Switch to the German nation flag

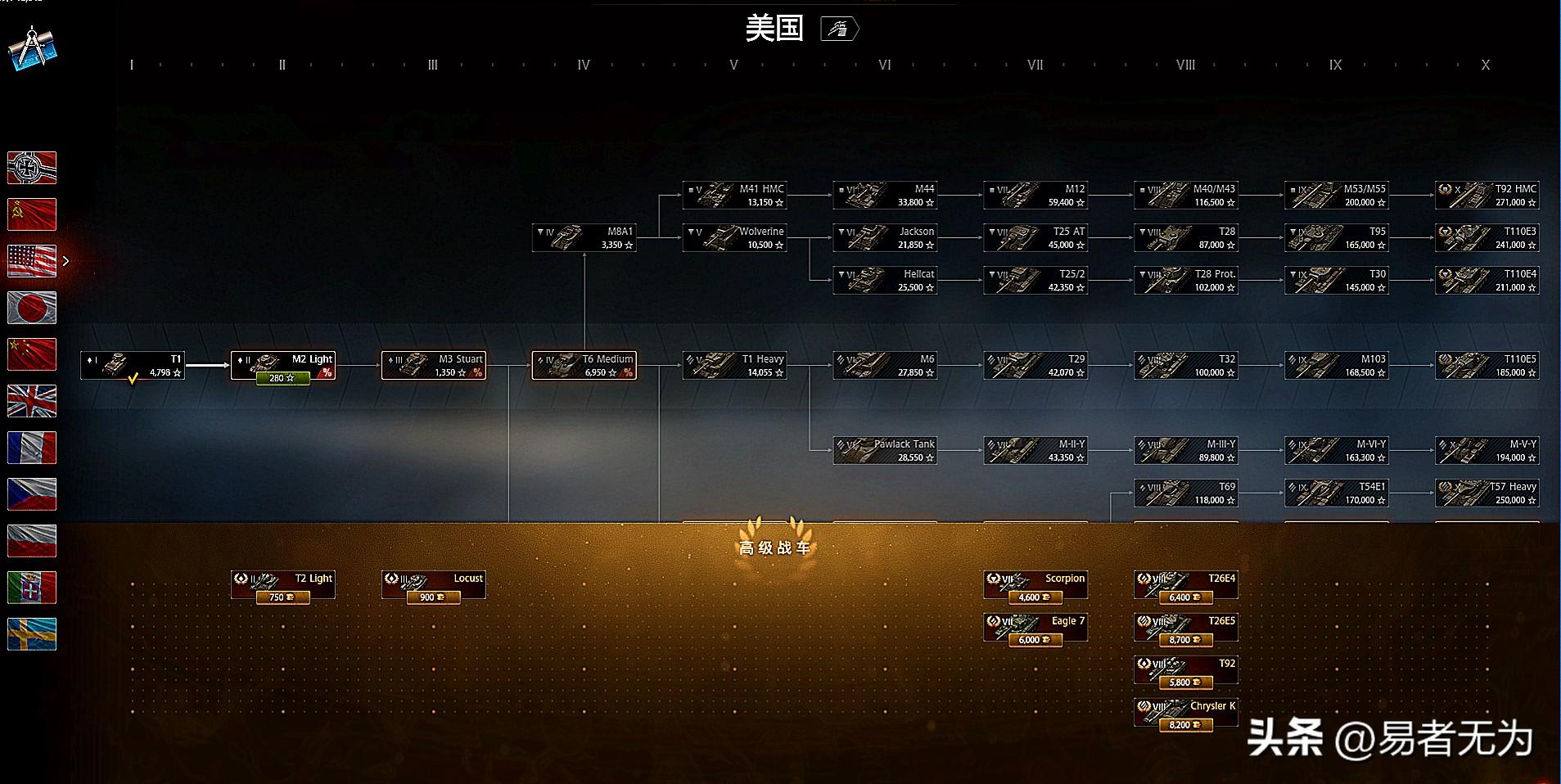coord(32,168)
